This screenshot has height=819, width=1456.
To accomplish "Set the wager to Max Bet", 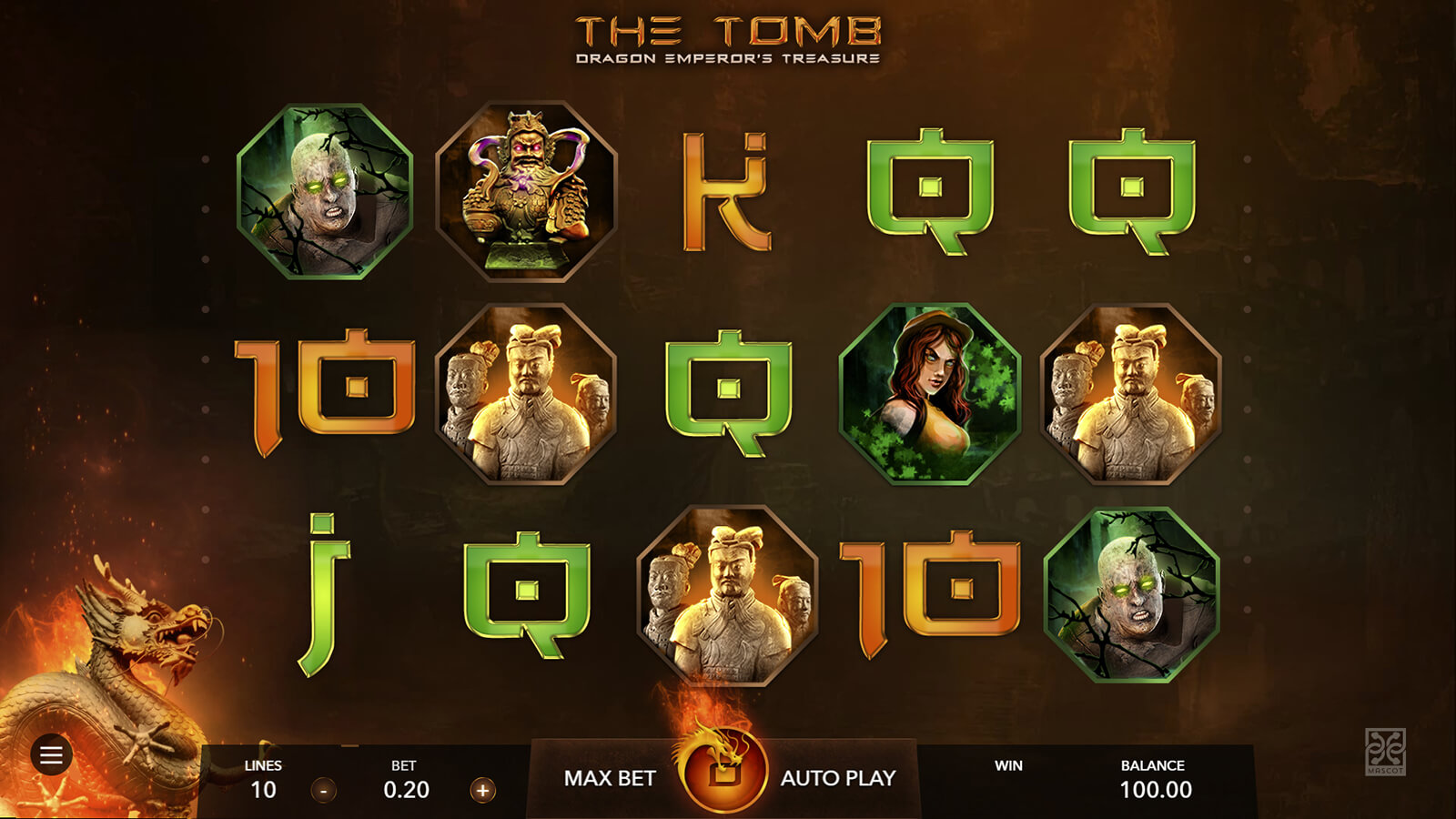I will click(x=610, y=778).
